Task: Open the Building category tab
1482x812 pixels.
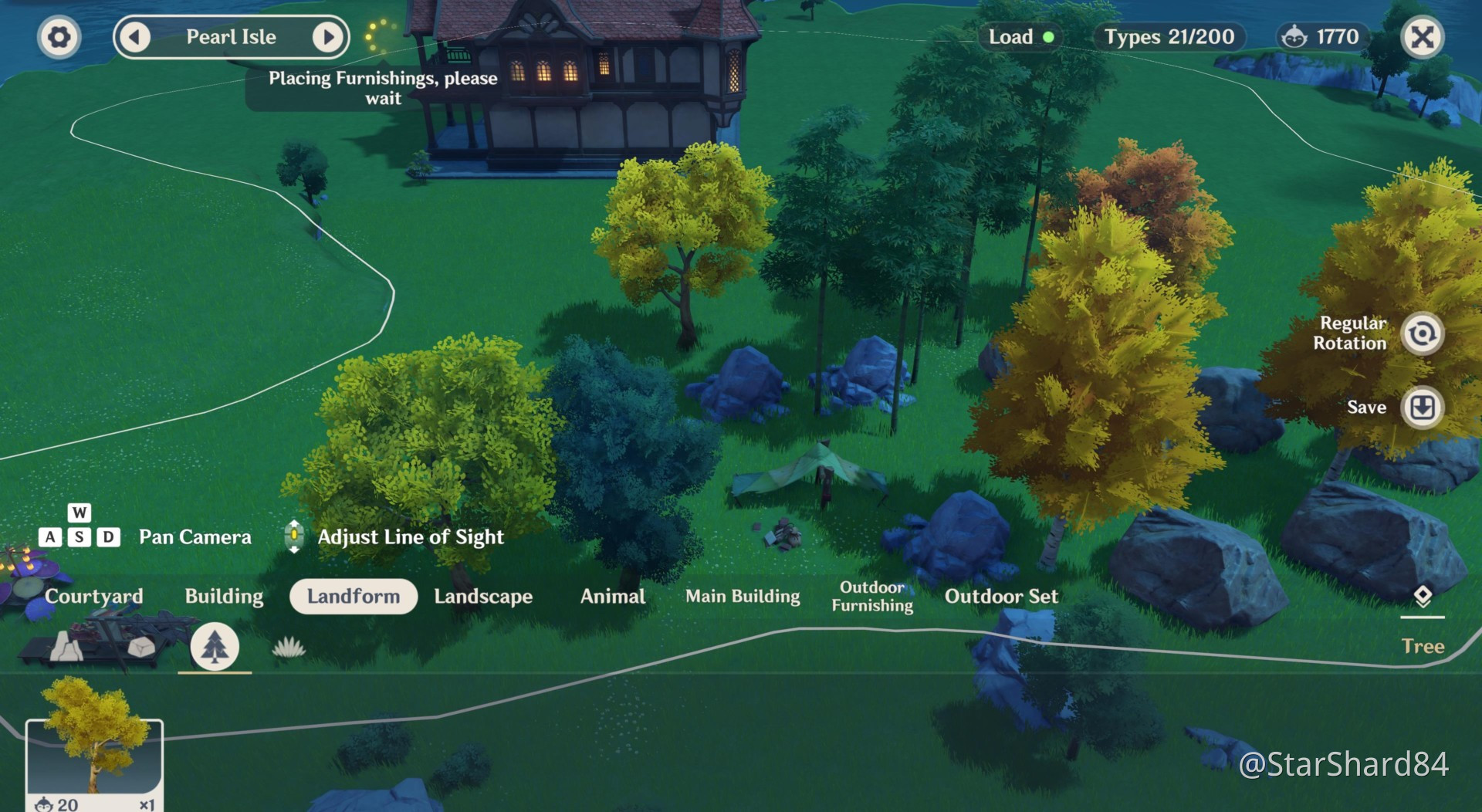Action: (224, 597)
